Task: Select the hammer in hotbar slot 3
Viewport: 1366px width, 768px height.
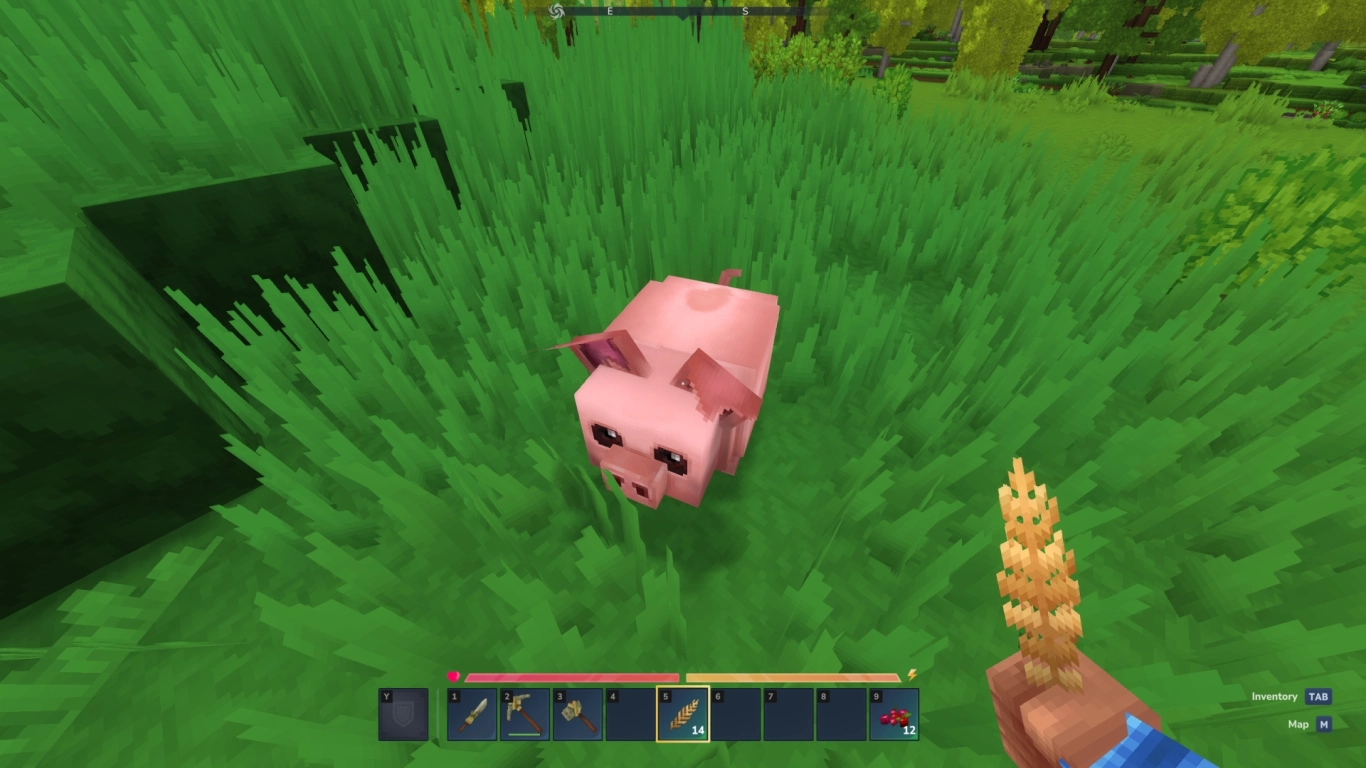Action: click(x=578, y=713)
